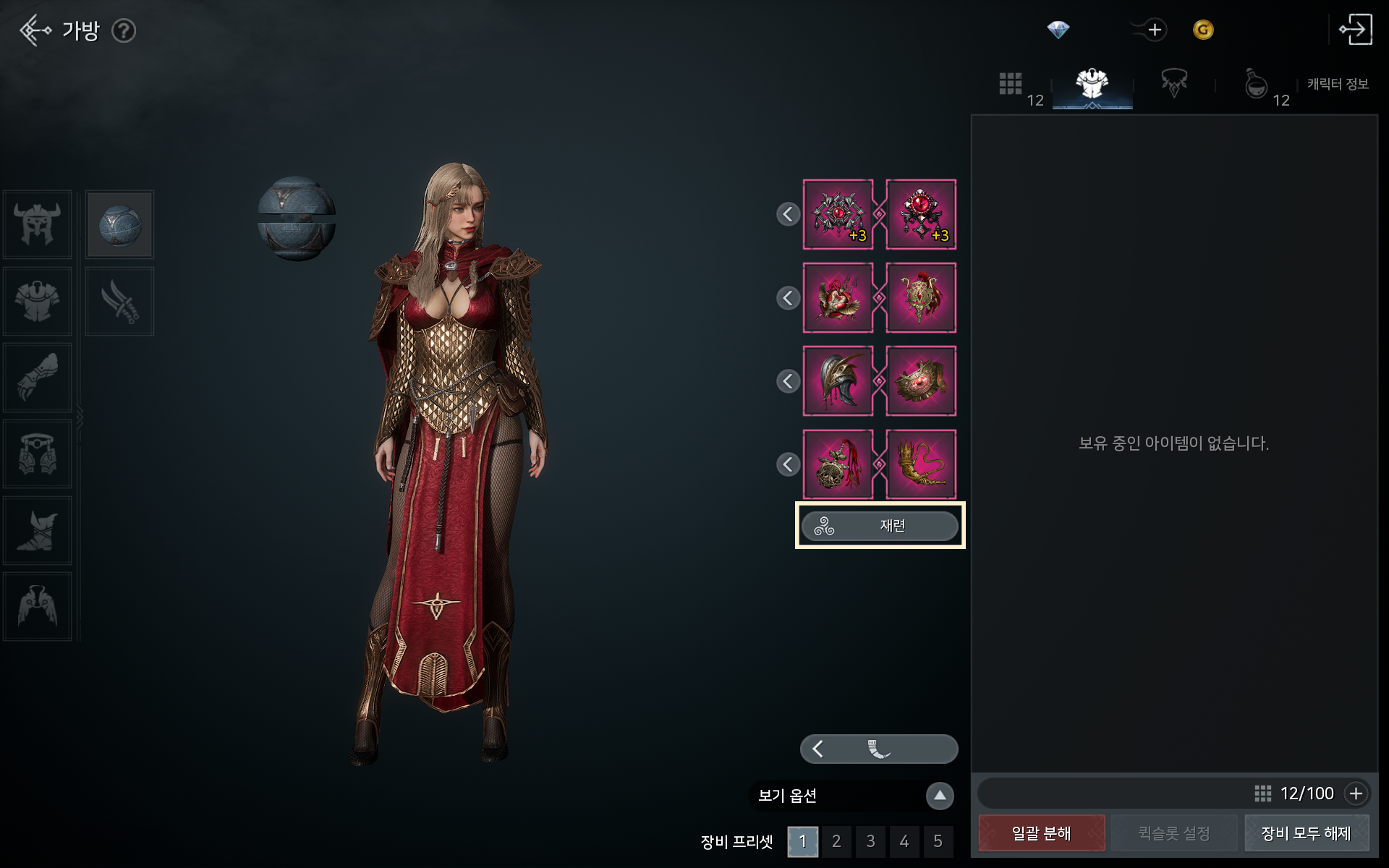Screen dimensions: 1389x868
Task: Select the armor equipment tab
Action: tap(1092, 84)
